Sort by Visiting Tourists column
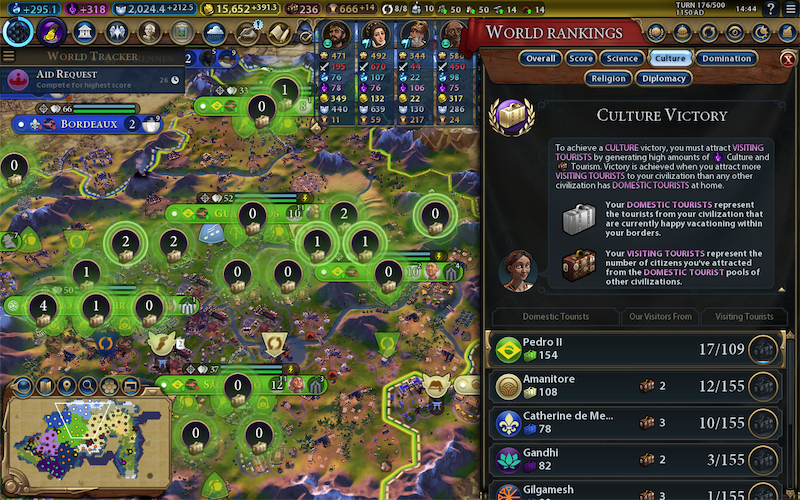Viewport: 800px width, 500px height. click(744, 317)
